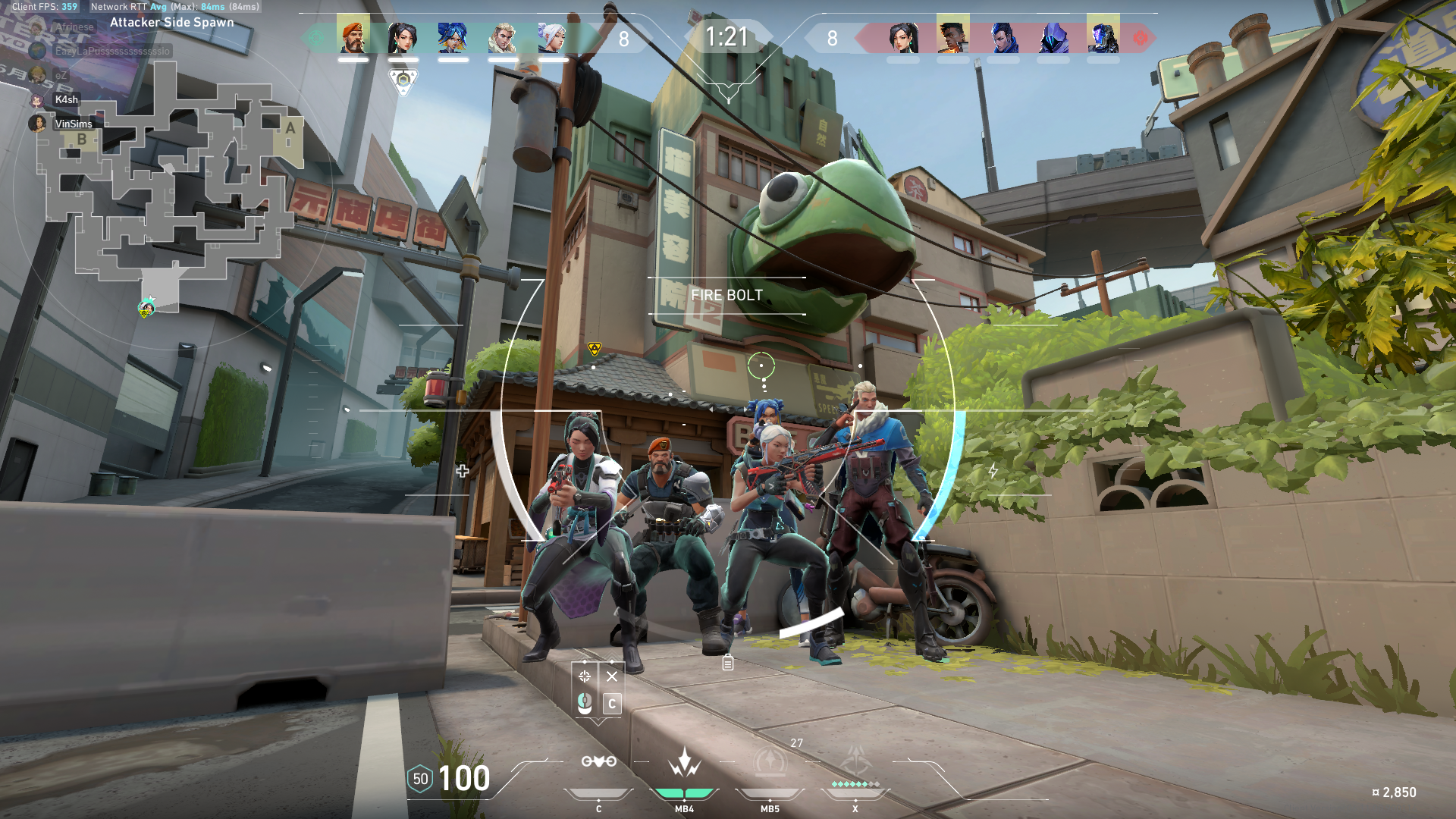The width and height of the screenshot is (1456, 819).
Task: Select K4sh in the party list
Action: coord(66,99)
